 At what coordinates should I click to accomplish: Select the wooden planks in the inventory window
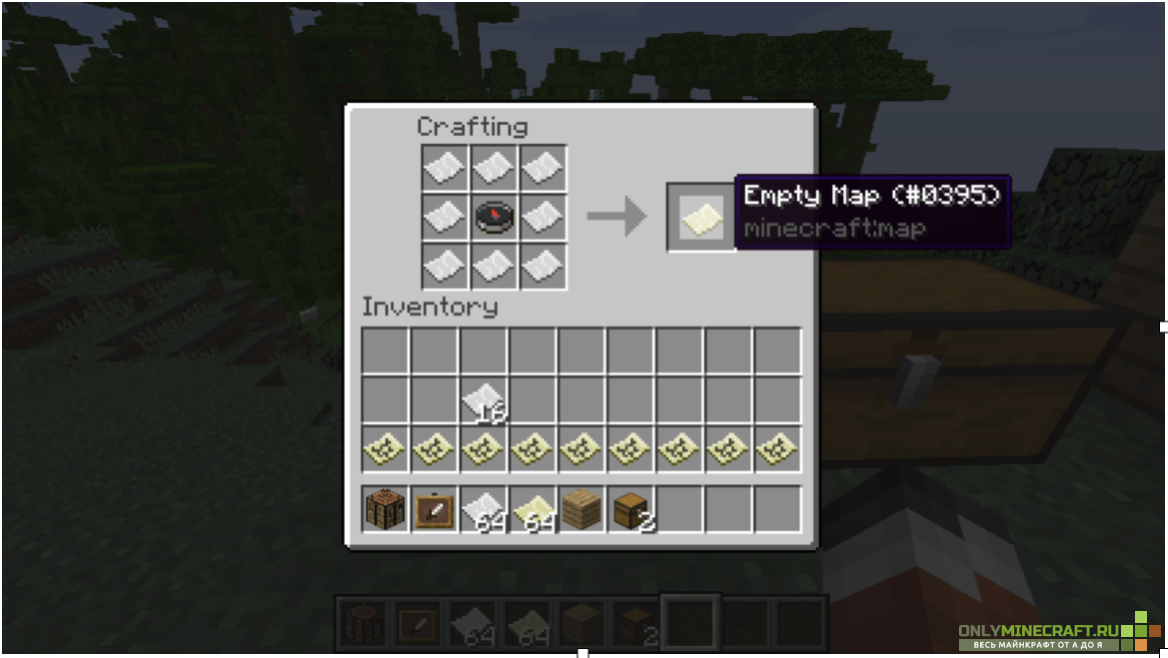(x=582, y=509)
